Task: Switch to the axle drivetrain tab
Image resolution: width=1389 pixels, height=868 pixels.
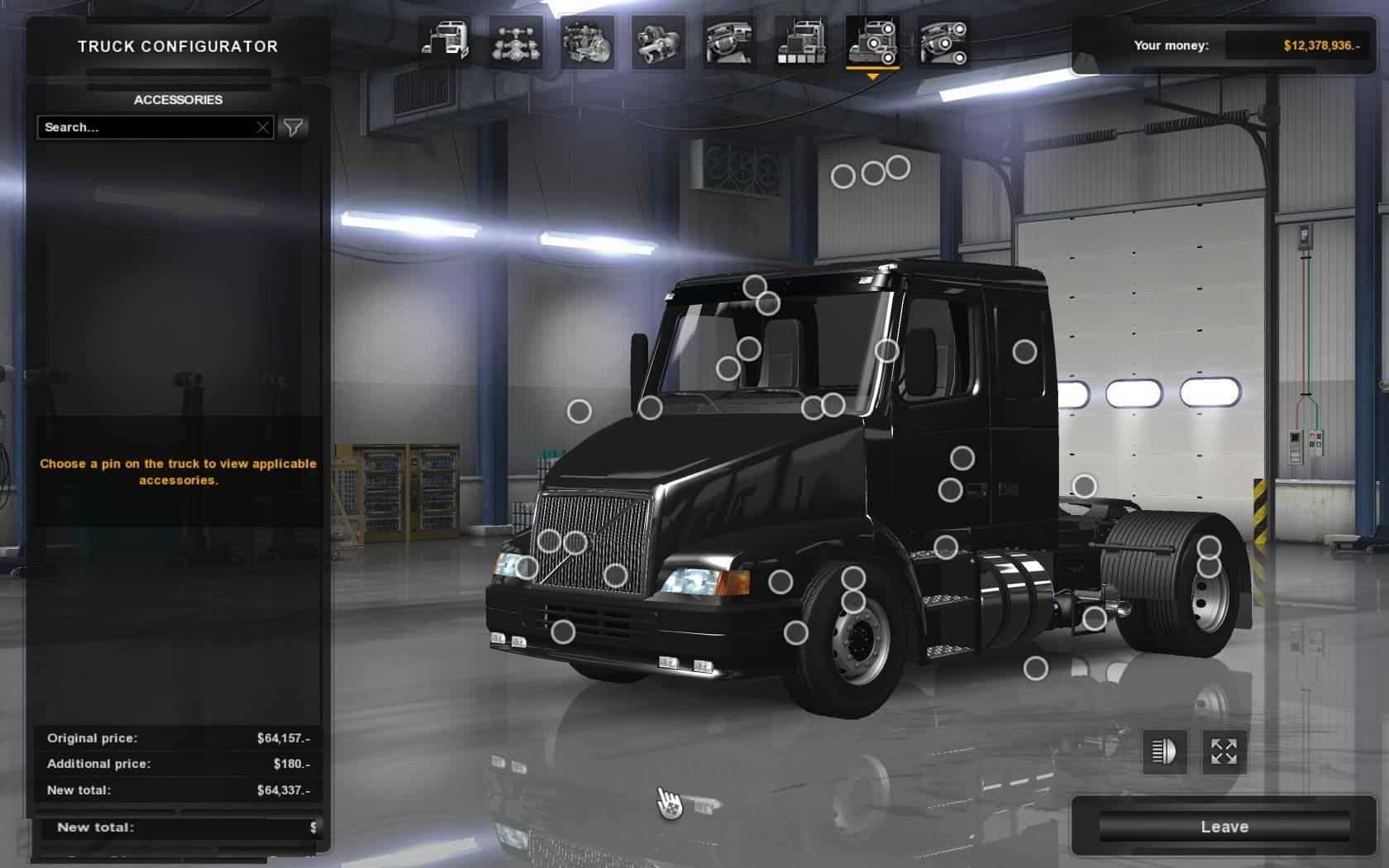Action: [516, 41]
